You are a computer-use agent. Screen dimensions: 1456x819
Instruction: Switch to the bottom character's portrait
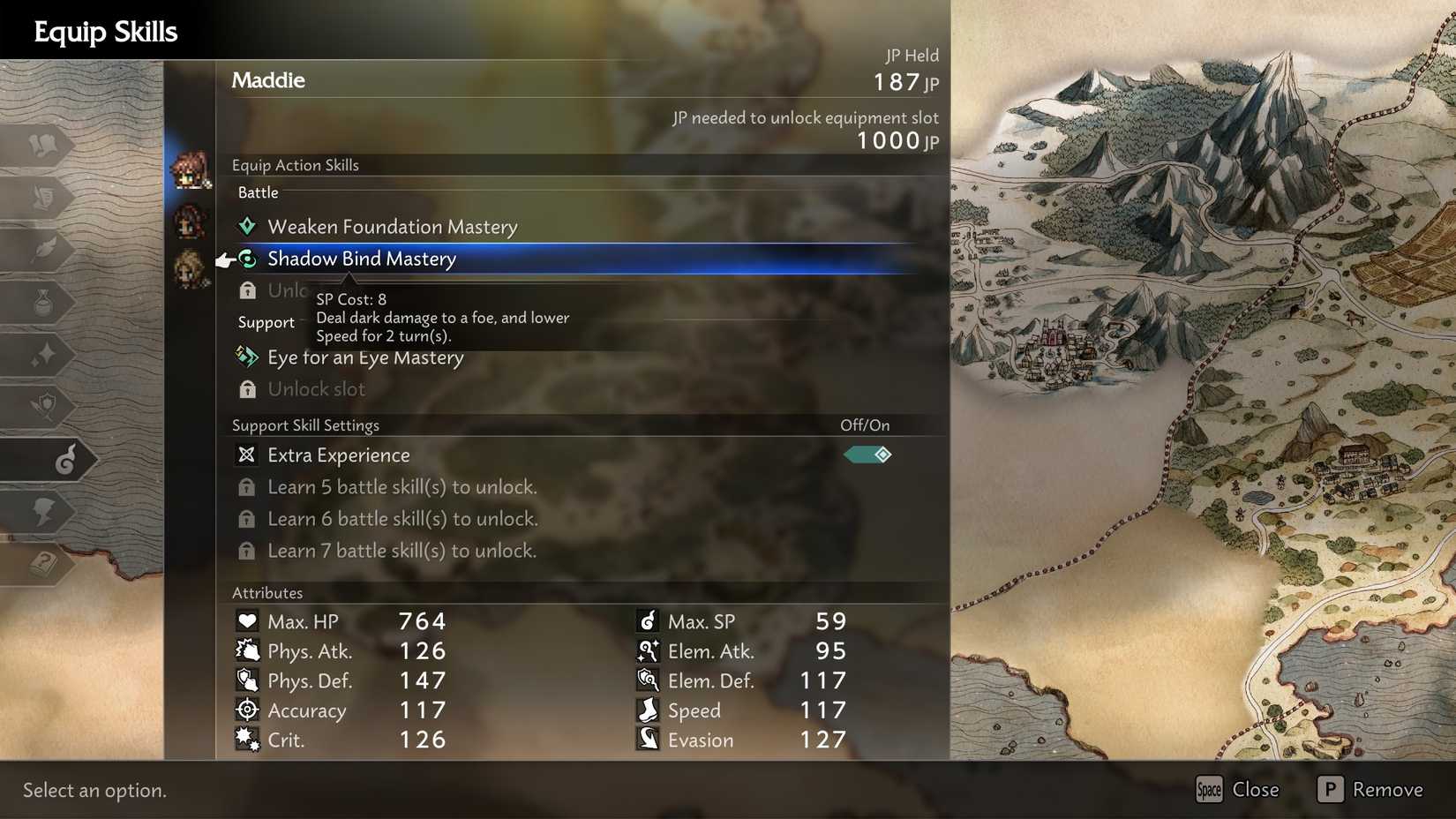pos(188,265)
